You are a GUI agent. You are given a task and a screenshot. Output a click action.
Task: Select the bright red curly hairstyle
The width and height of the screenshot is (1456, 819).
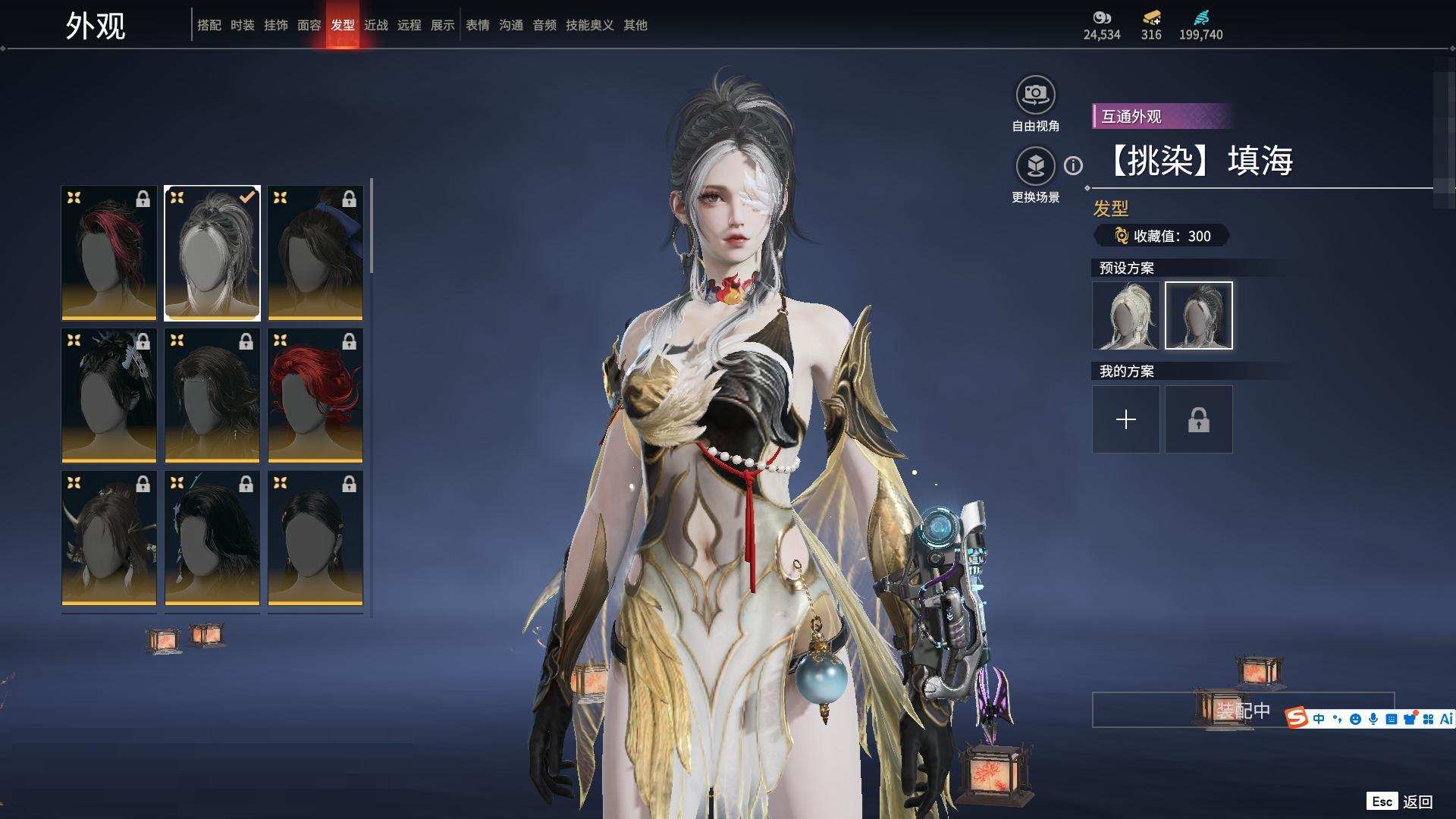click(315, 395)
